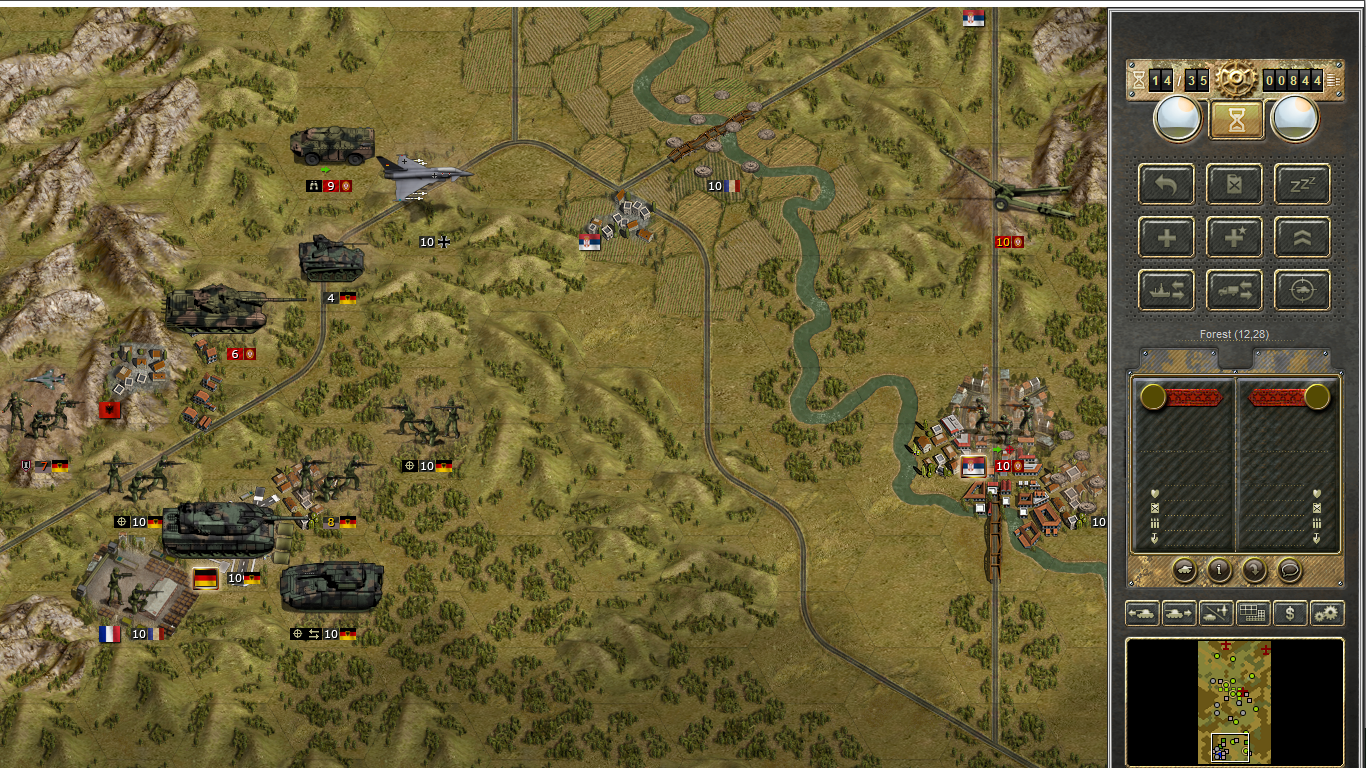The height and width of the screenshot is (768, 1366).
Task: Select the next unit tank button
Action: point(1179,613)
